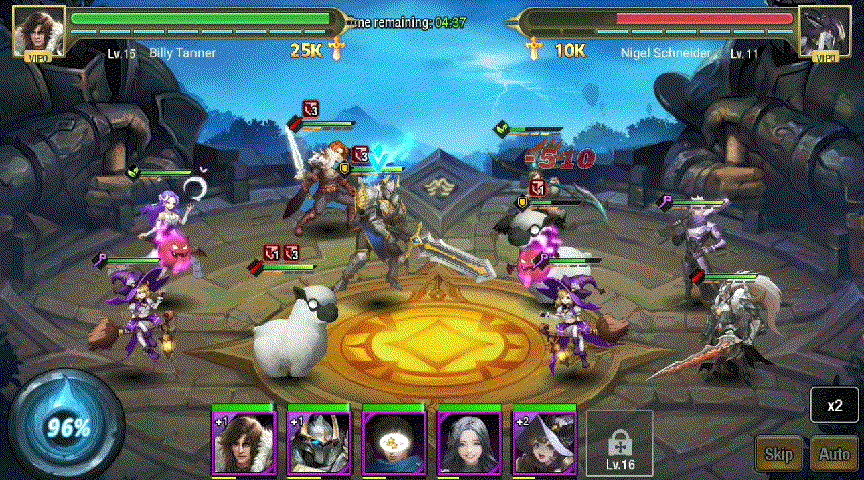Activate the glowing-faced hooded hero's skill
The width and height of the screenshot is (864, 480).
pos(394,441)
